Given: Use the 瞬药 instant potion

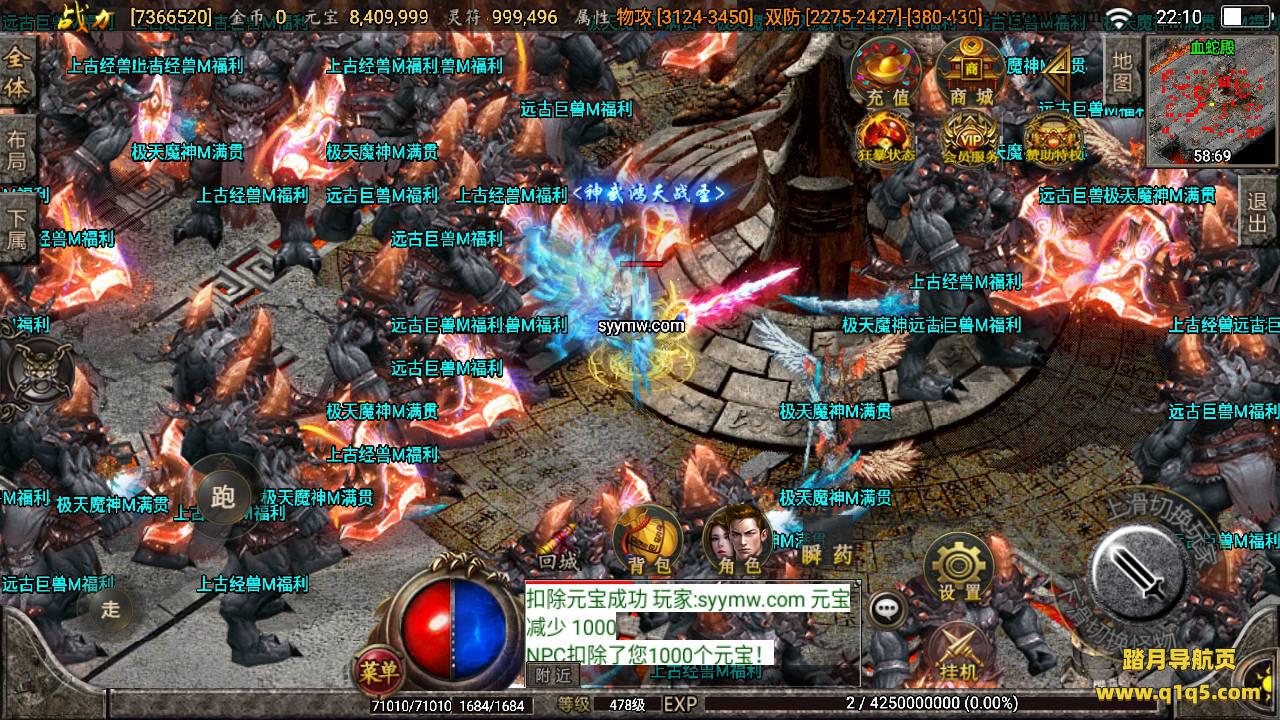Looking at the screenshot, I should (827, 554).
